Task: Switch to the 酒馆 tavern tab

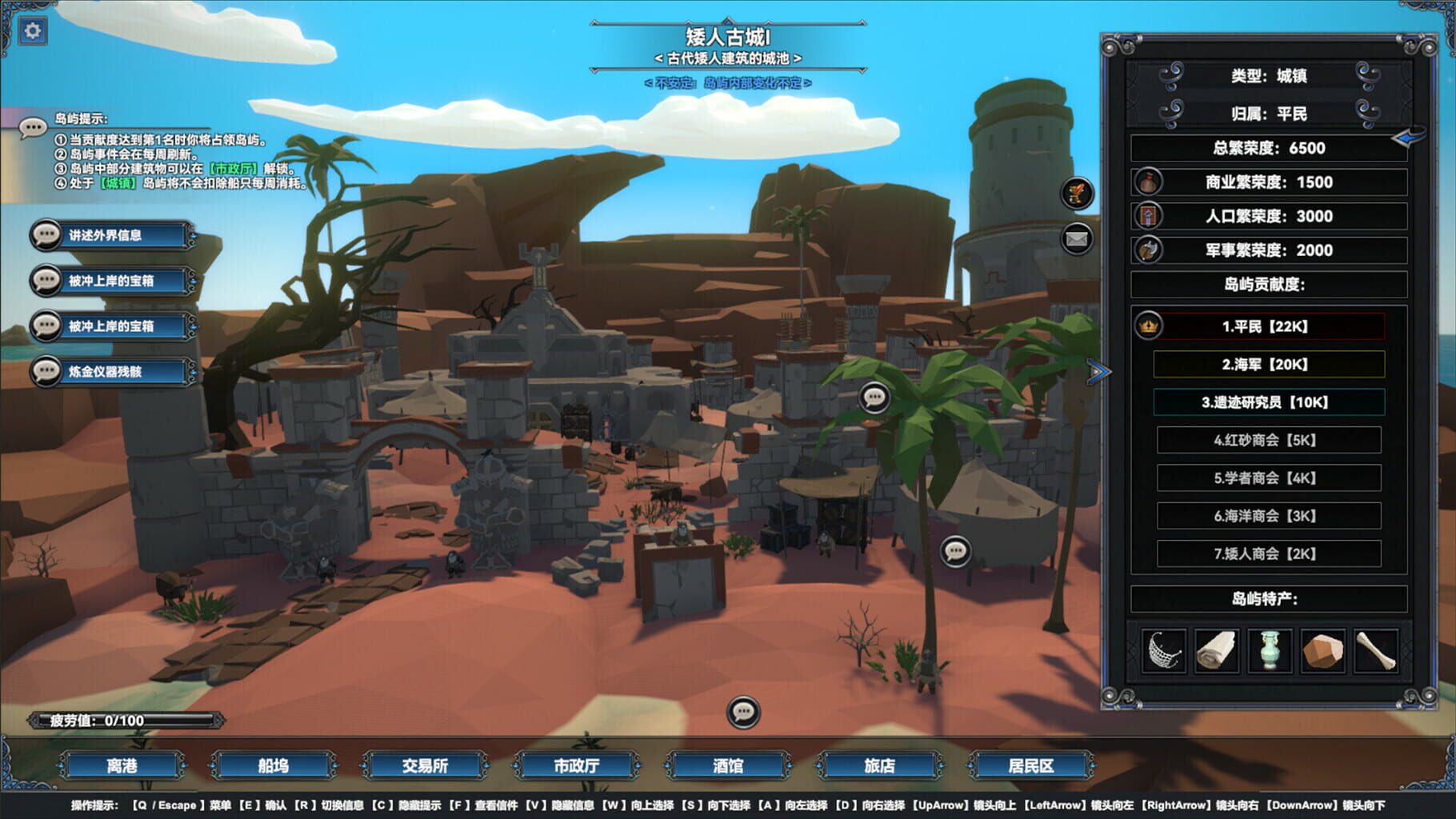Action: [729, 765]
